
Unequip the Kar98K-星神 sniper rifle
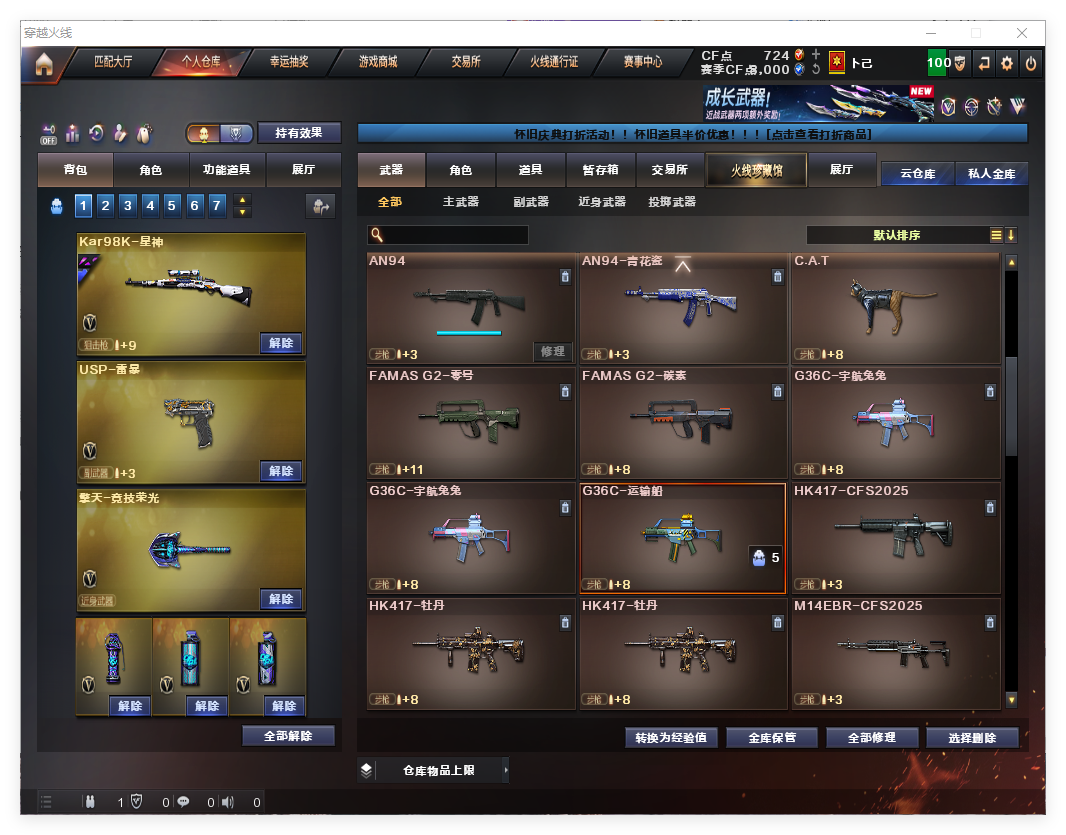tap(281, 343)
